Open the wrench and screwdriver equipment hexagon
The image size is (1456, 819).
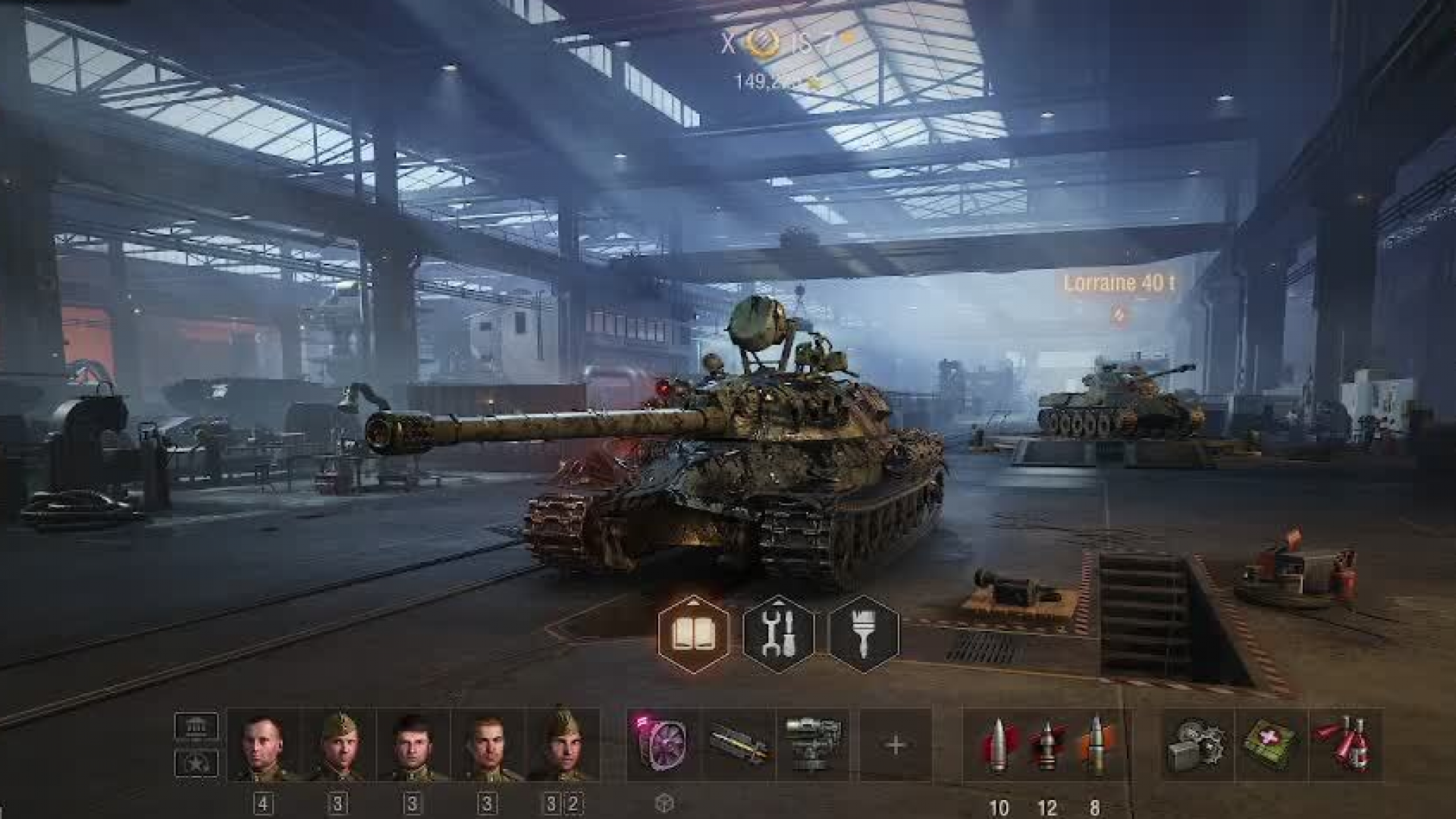tap(779, 634)
